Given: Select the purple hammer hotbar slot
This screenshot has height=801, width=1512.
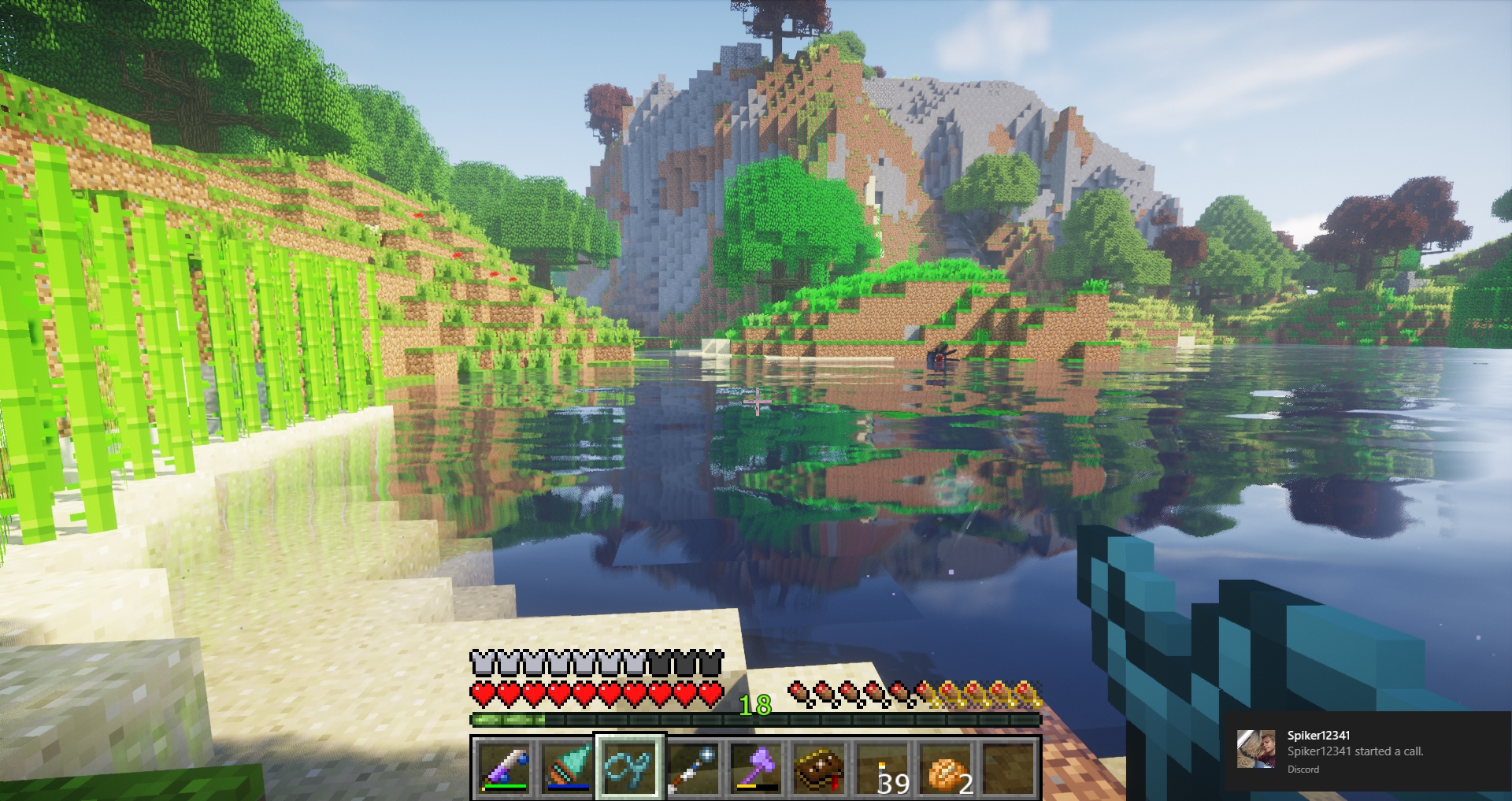Looking at the screenshot, I should click(x=756, y=768).
